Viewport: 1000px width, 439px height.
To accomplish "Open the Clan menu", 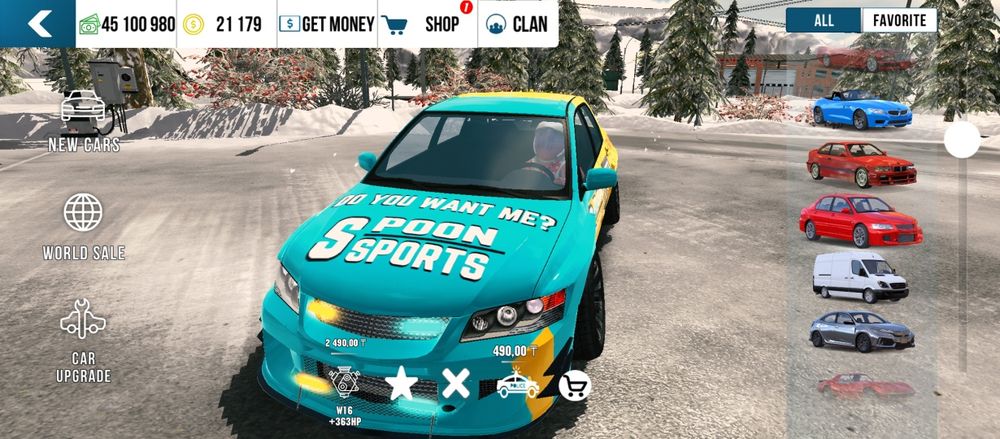I will (x=517, y=24).
